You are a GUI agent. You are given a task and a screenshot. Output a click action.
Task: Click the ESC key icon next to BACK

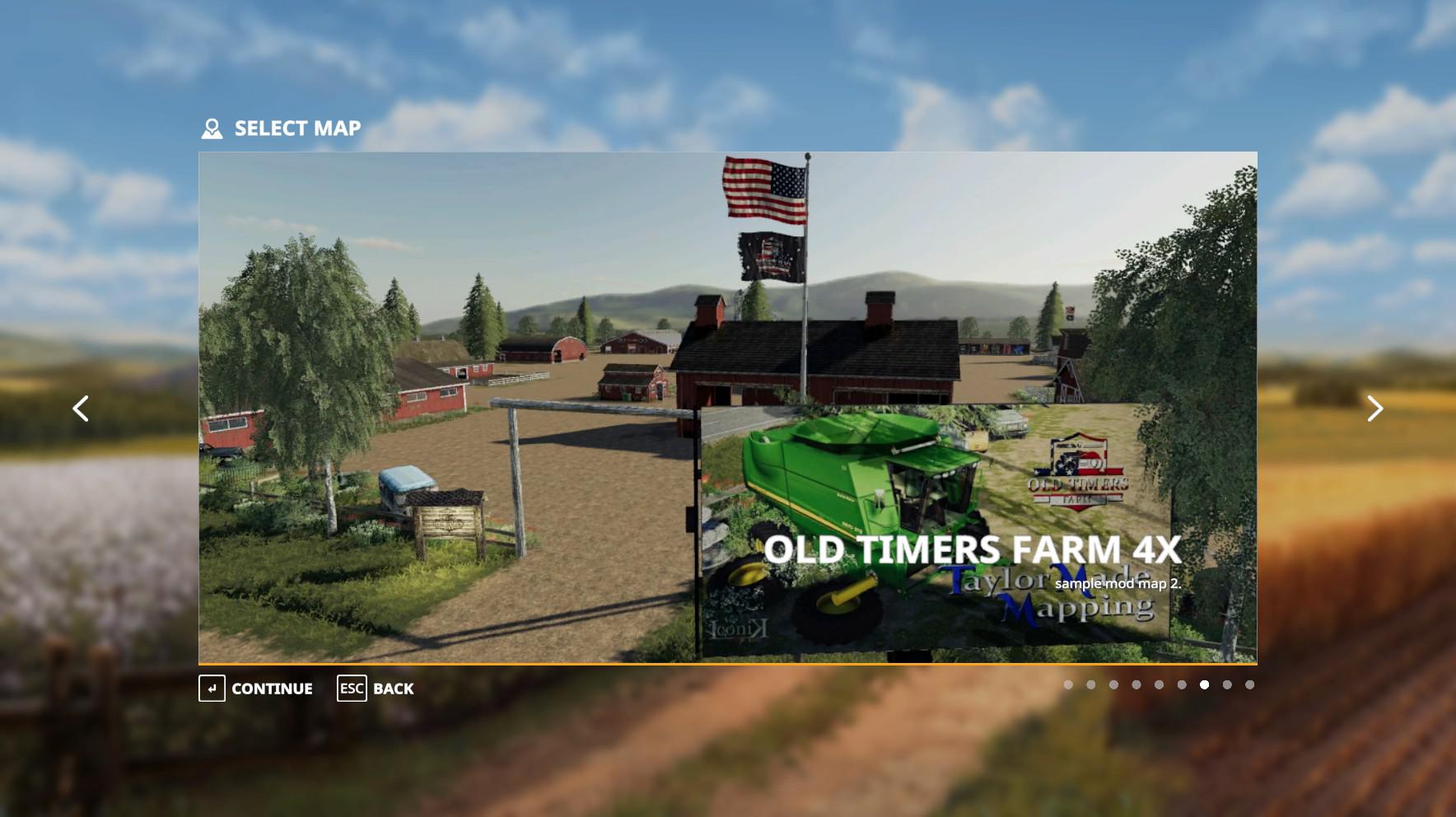[x=351, y=689]
